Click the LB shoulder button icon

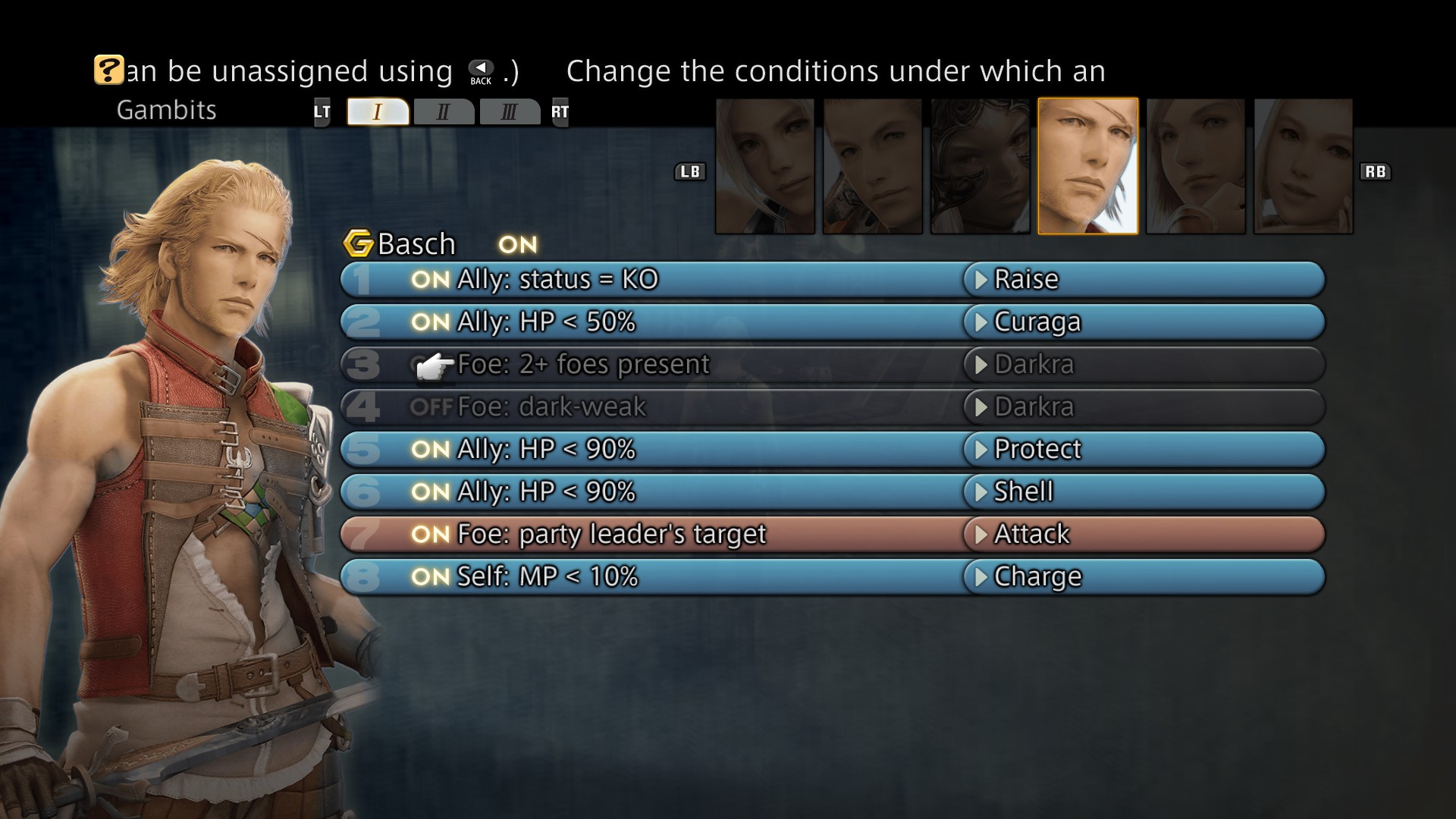[x=691, y=171]
